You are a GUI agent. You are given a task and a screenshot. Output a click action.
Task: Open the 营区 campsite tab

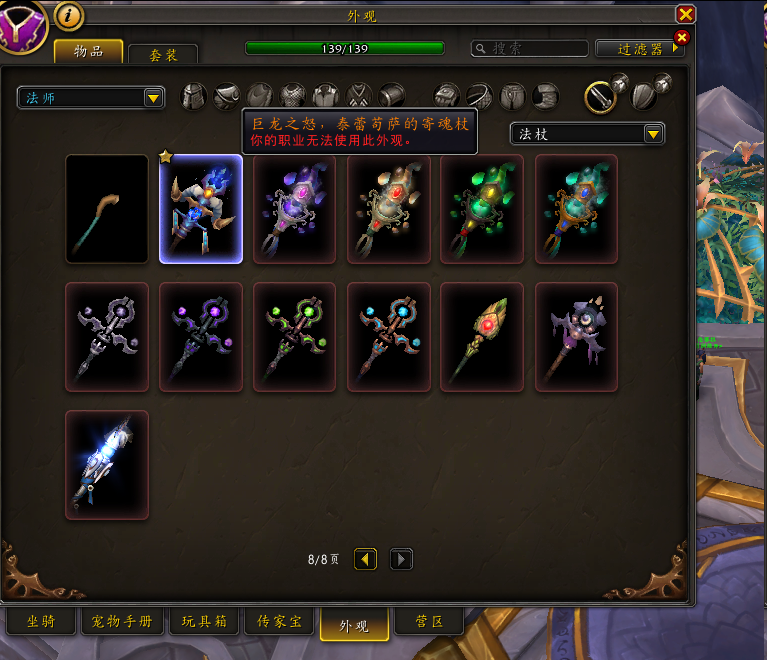click(429, 622)
